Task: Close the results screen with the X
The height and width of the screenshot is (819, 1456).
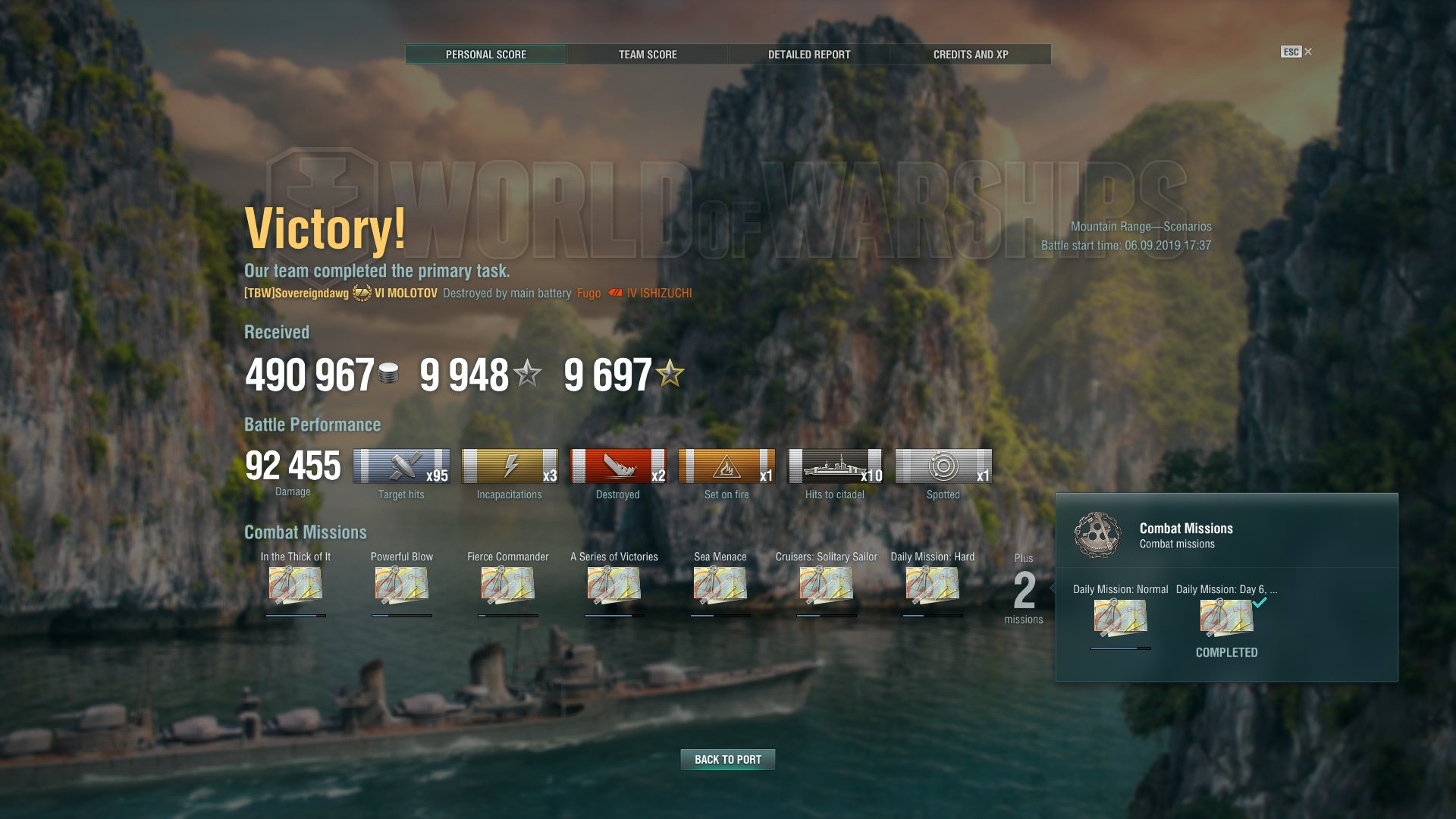Action: point(1308,52)
